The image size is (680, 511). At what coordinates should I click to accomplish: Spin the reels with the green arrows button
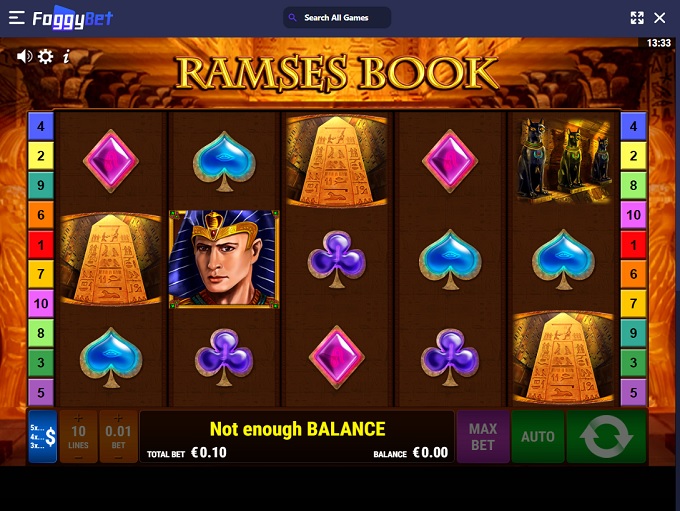[x=606, y=437]
